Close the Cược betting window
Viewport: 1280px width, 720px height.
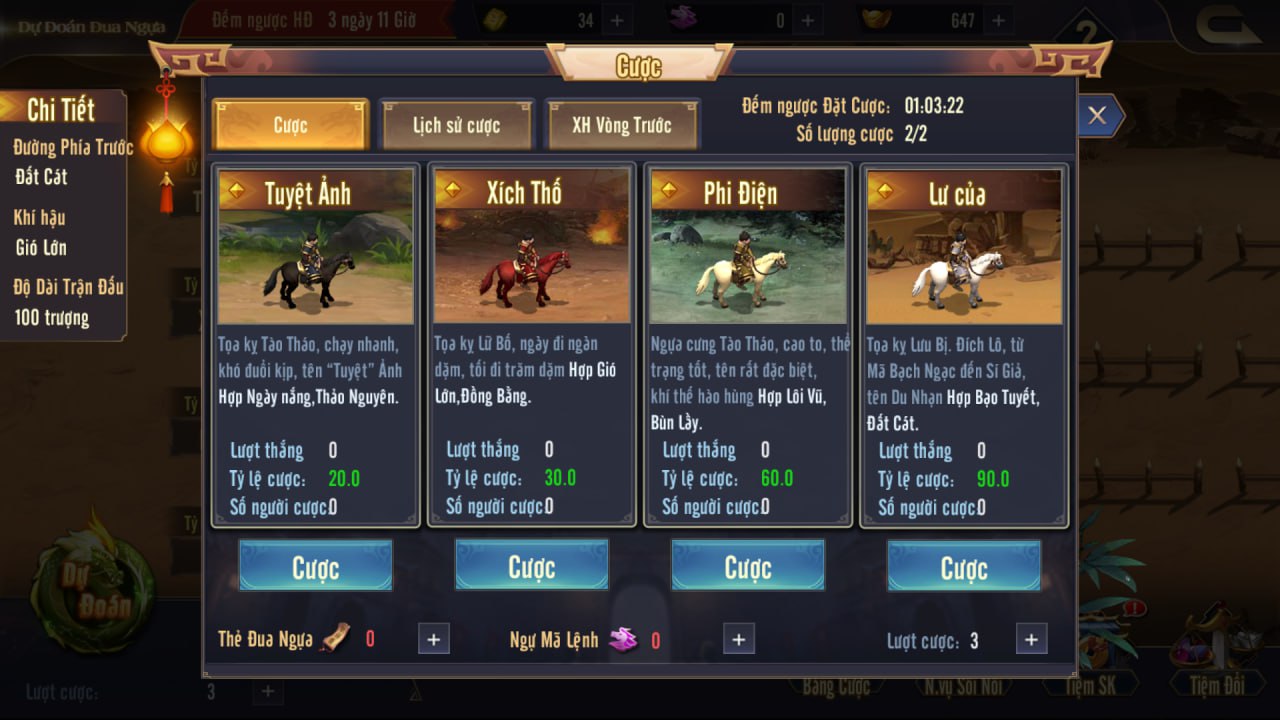(x=1097, y=116)
